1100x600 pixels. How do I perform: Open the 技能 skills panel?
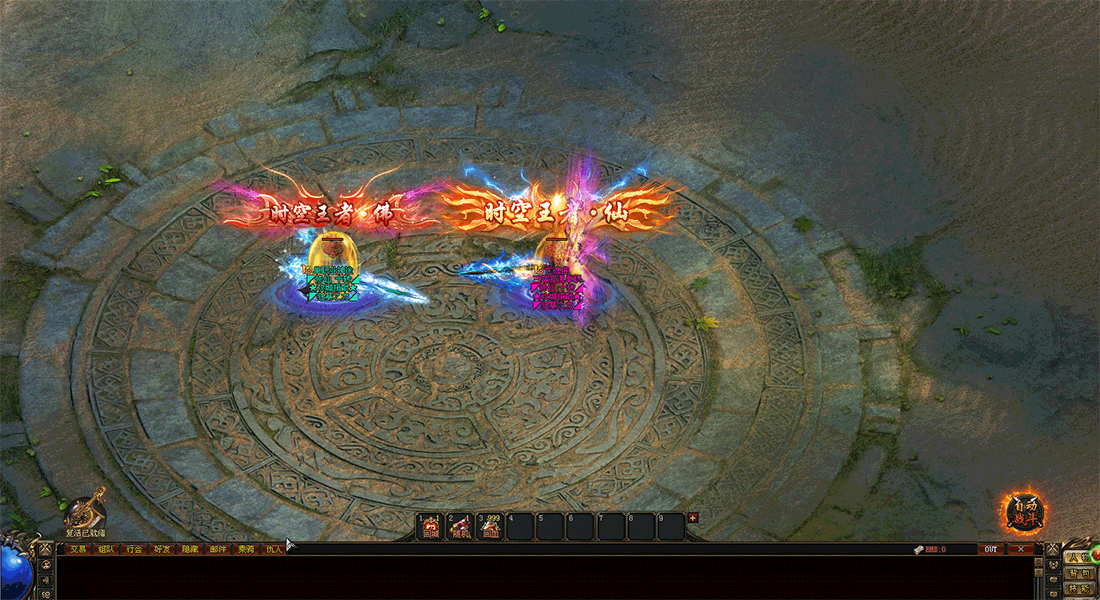pos(1078,590)
